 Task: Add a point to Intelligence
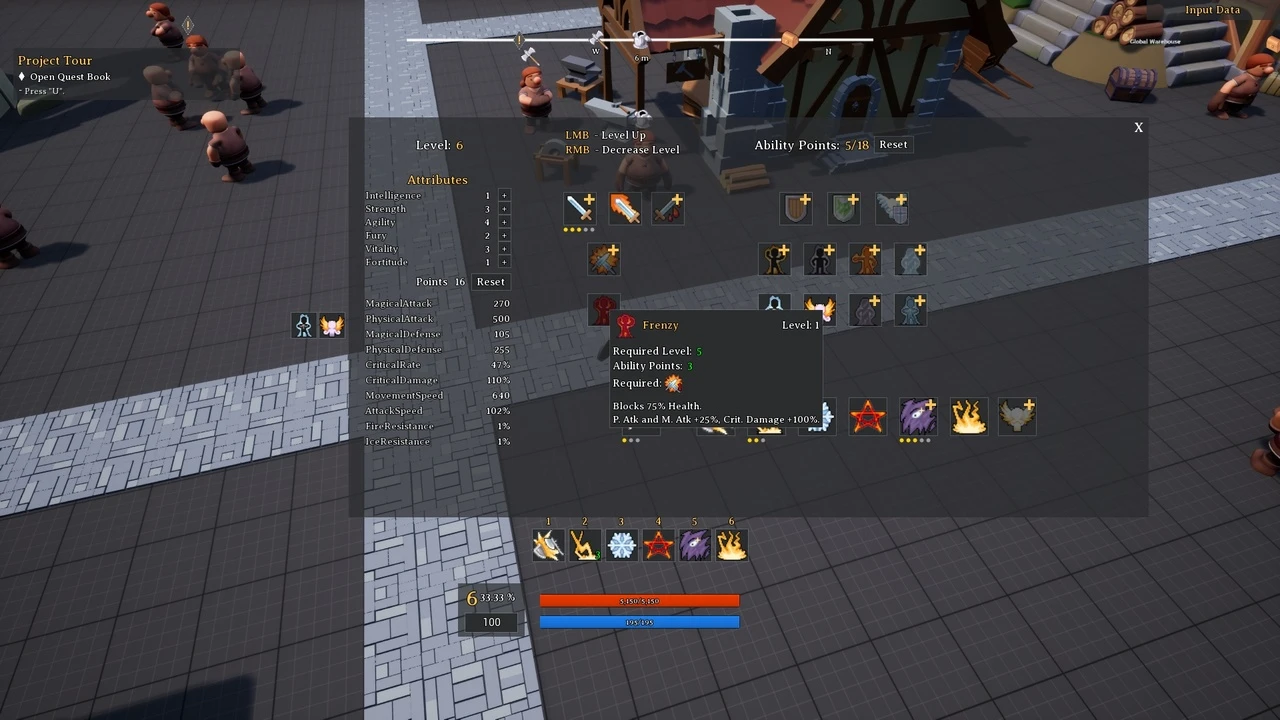tap(504, 196)
